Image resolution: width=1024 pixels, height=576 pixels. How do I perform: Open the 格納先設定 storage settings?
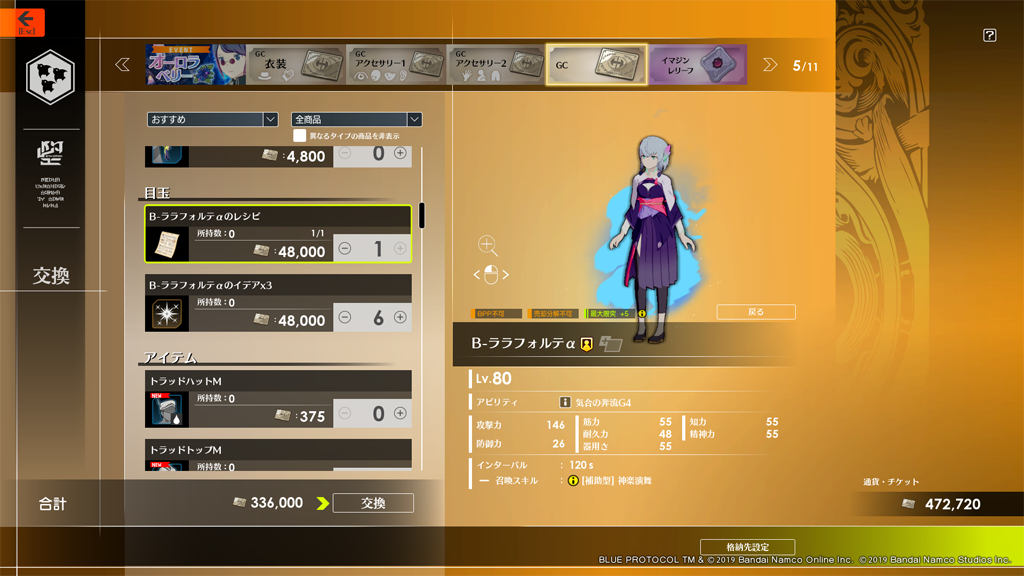(747, 547)
